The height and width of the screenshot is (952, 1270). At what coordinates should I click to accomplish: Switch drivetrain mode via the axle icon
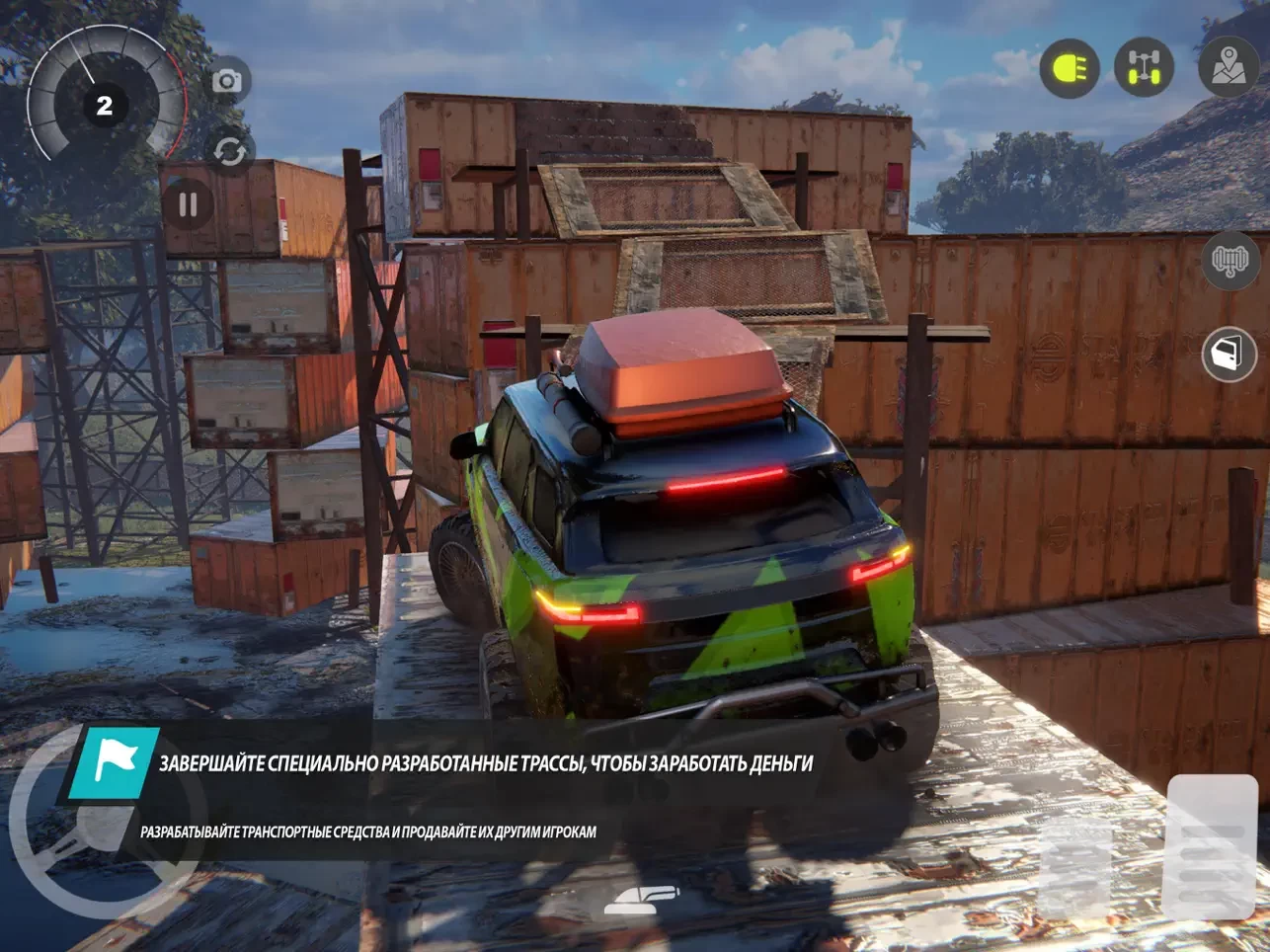pos(1144,68)
